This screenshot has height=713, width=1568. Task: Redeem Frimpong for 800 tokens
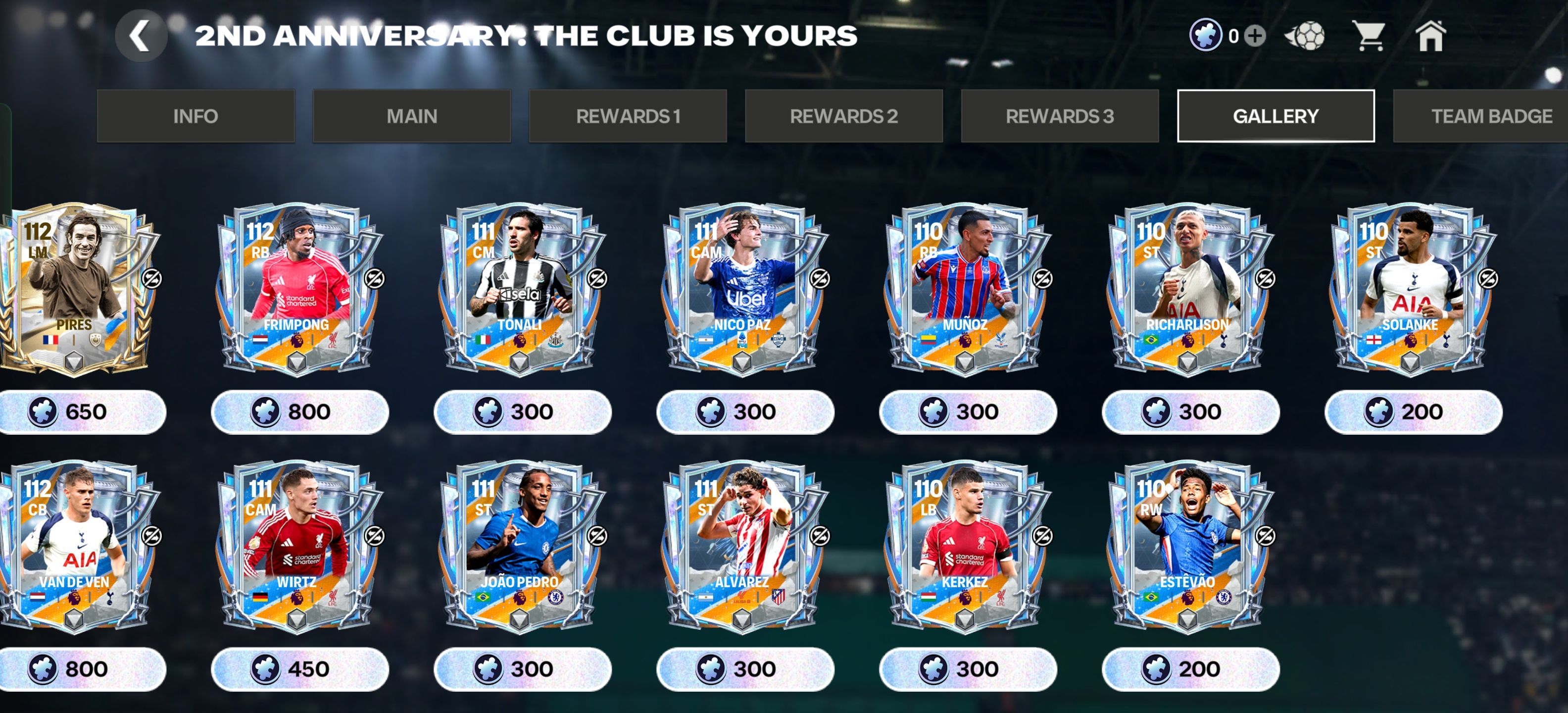coord(299,412)
